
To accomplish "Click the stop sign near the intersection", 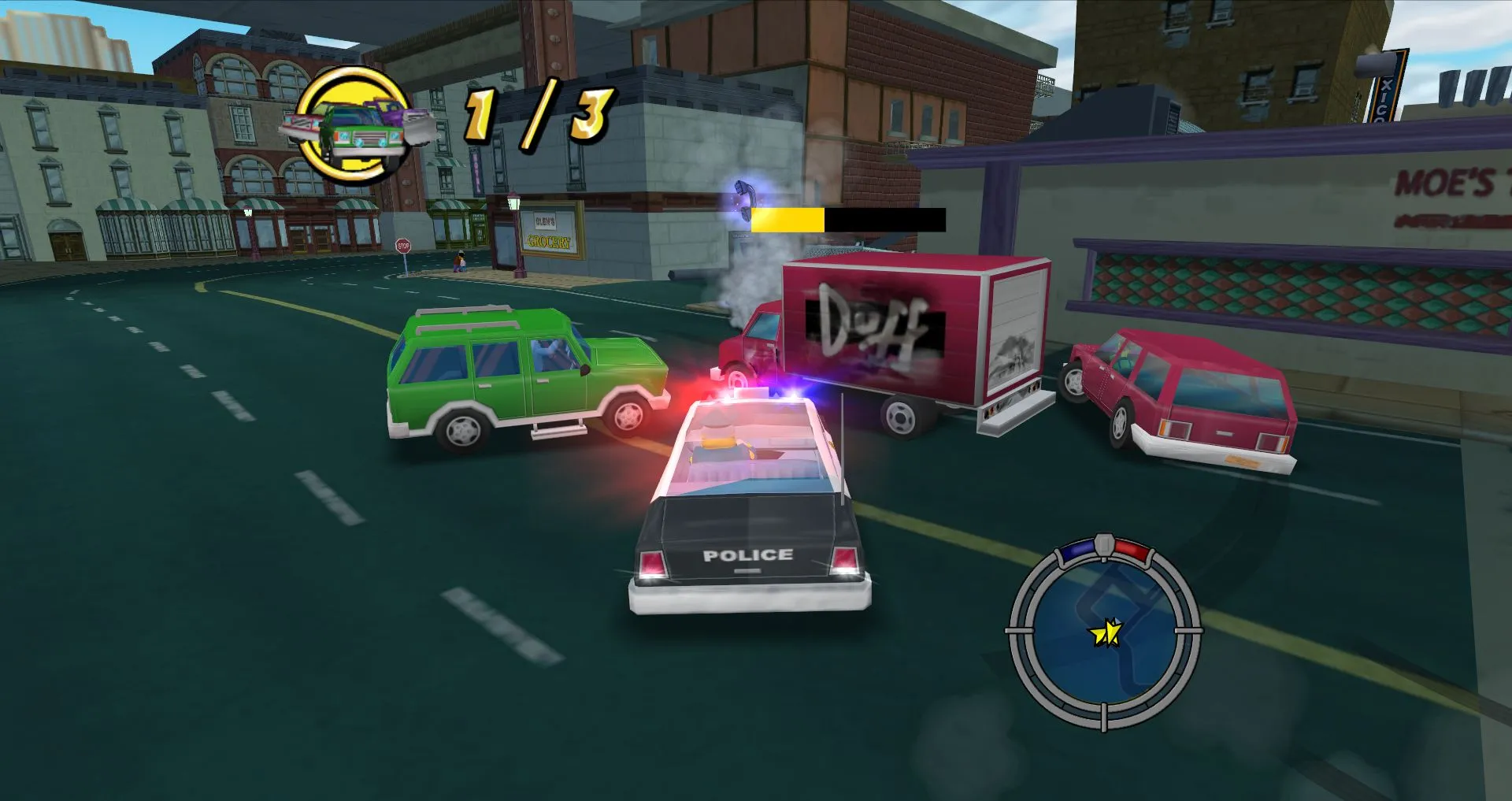I will (403, 247).
